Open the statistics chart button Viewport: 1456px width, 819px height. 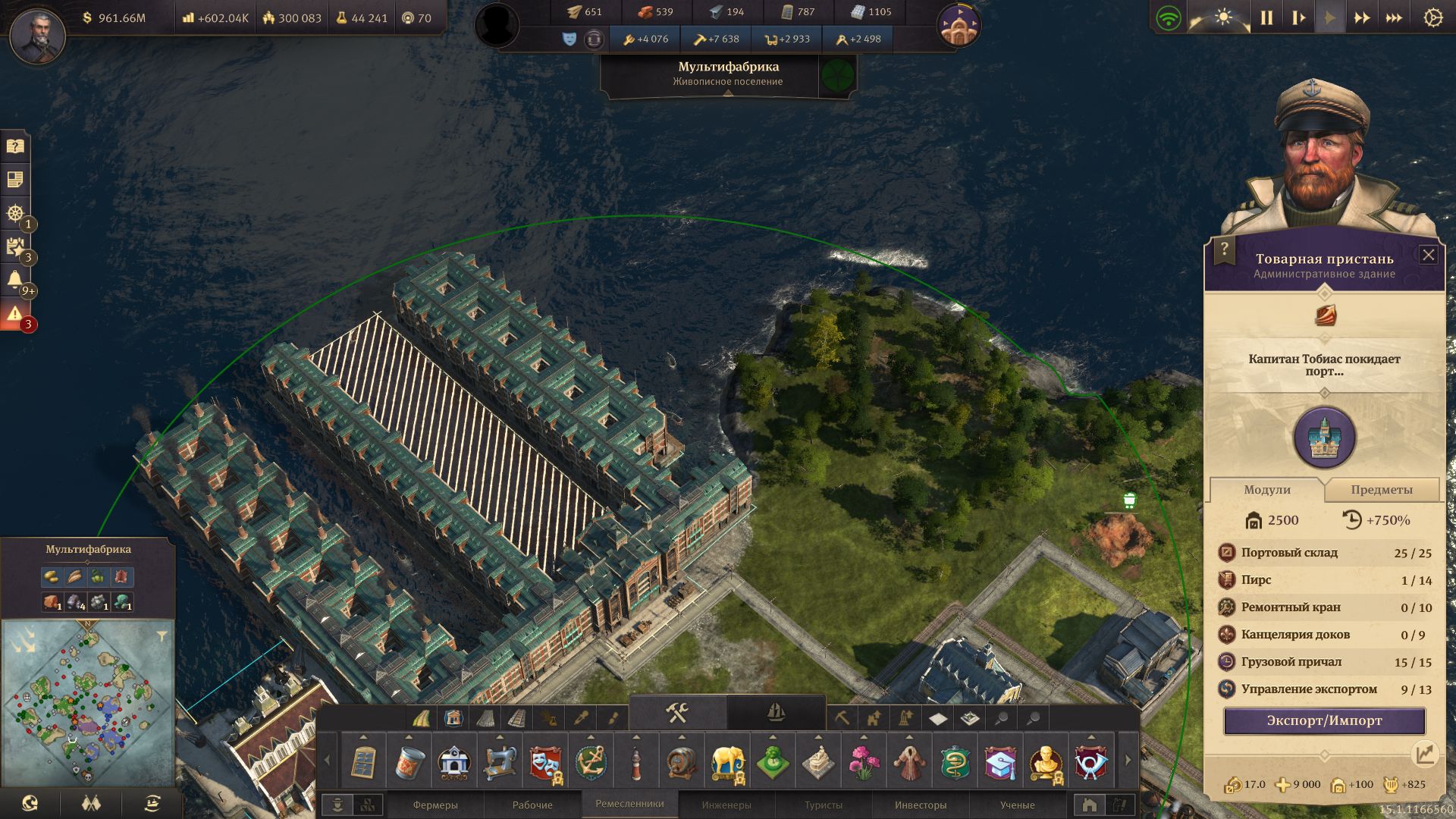tap(1424, 753)
